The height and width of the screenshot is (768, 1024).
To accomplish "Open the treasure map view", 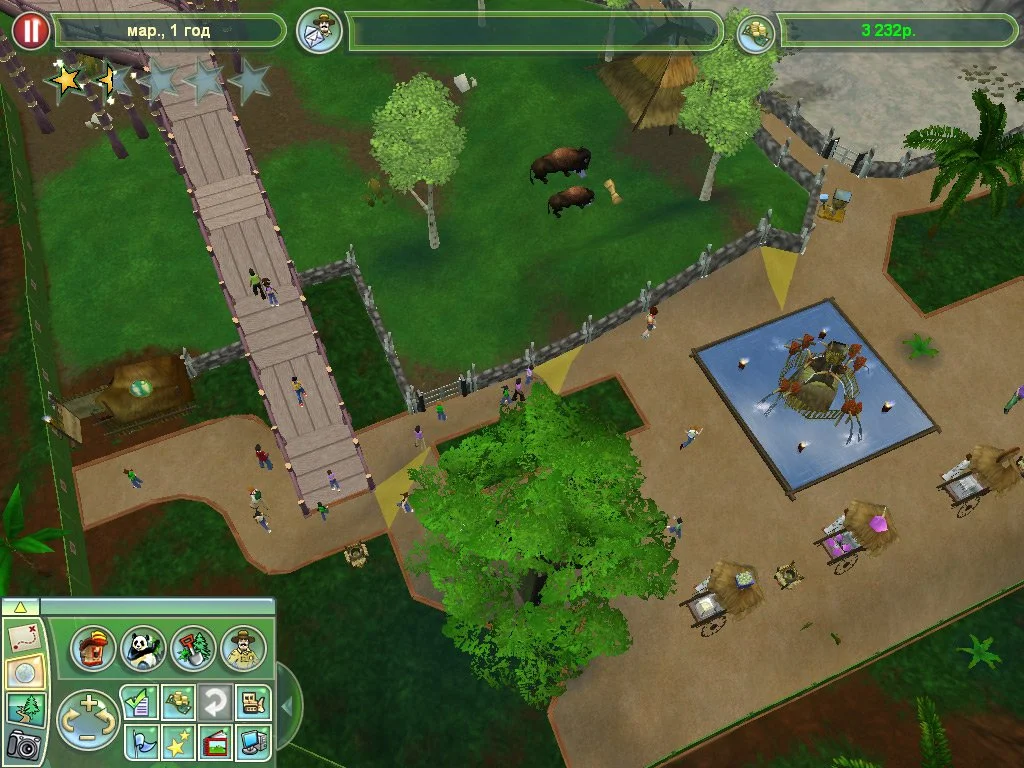I will (24, 635).
